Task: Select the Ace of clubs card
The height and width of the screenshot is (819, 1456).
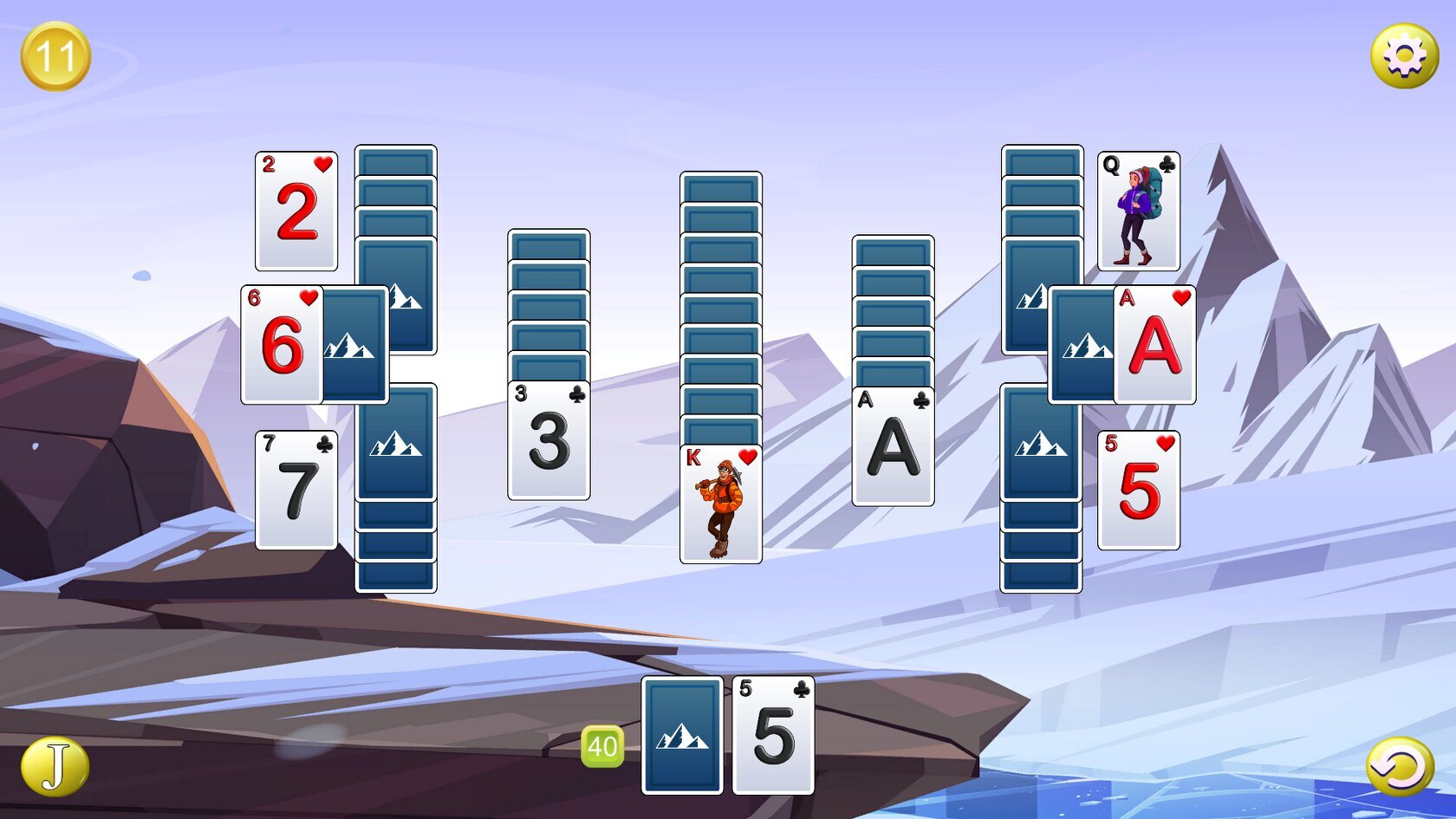Action: (893, 446)
